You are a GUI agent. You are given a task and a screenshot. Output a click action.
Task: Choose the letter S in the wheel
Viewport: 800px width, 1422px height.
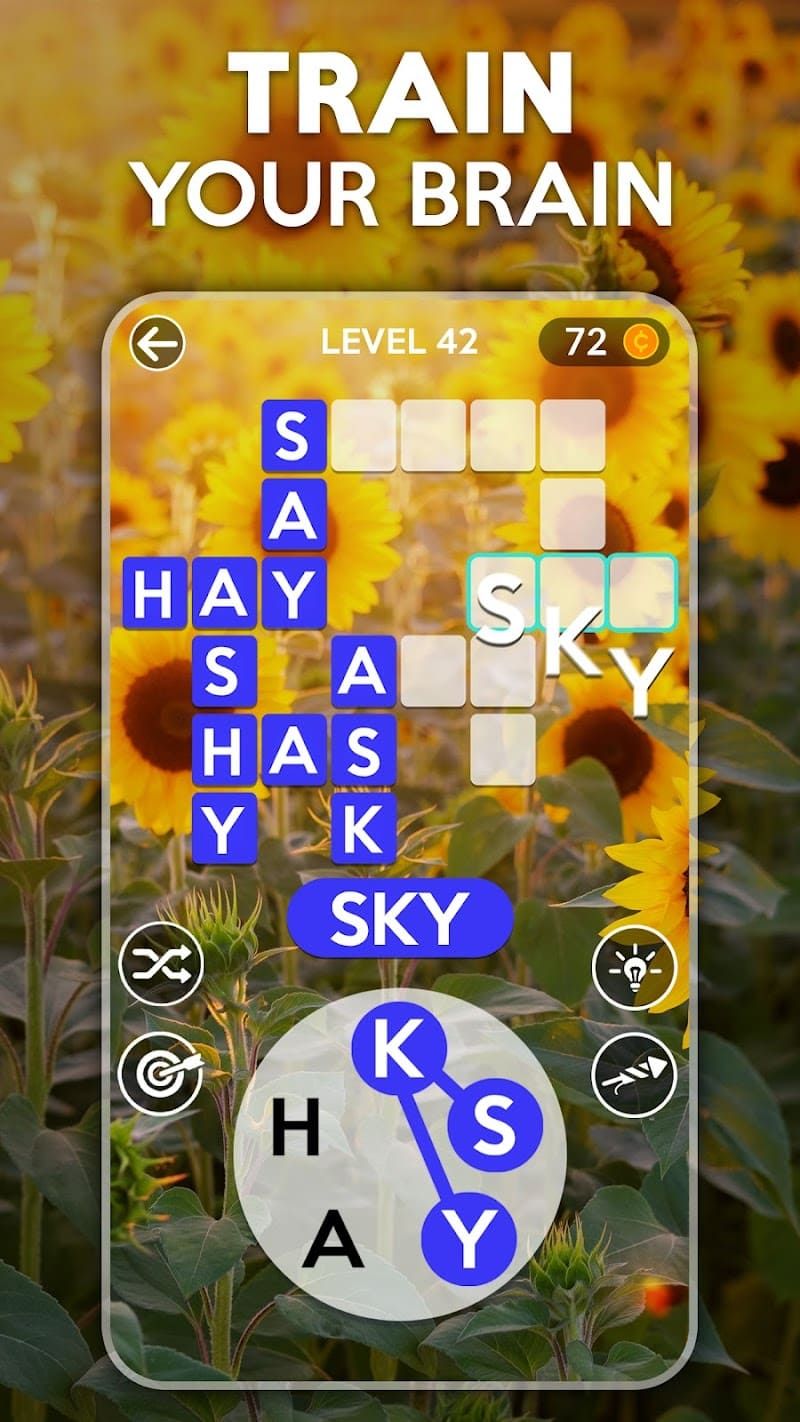494,1126
